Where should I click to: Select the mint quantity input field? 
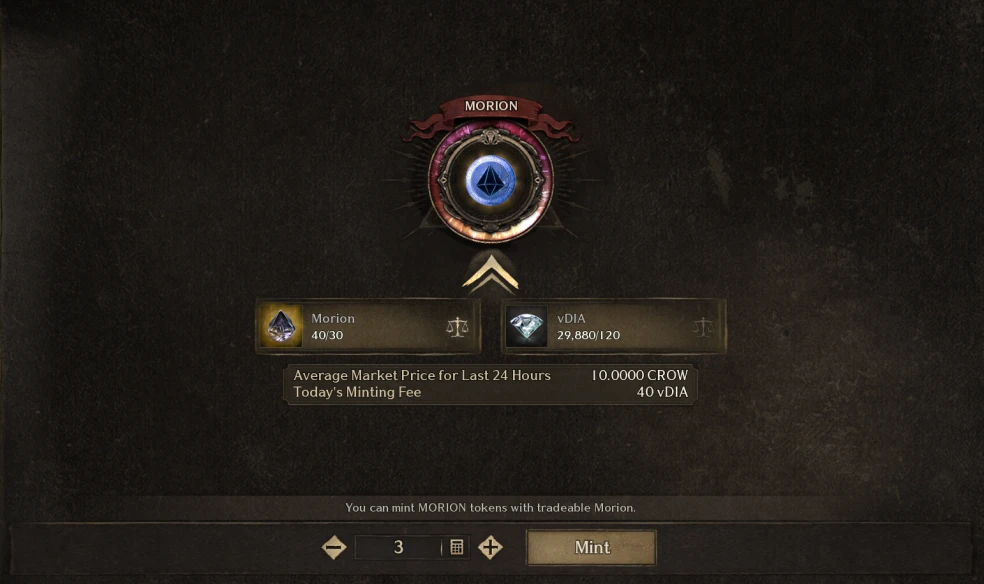point(398,547)
